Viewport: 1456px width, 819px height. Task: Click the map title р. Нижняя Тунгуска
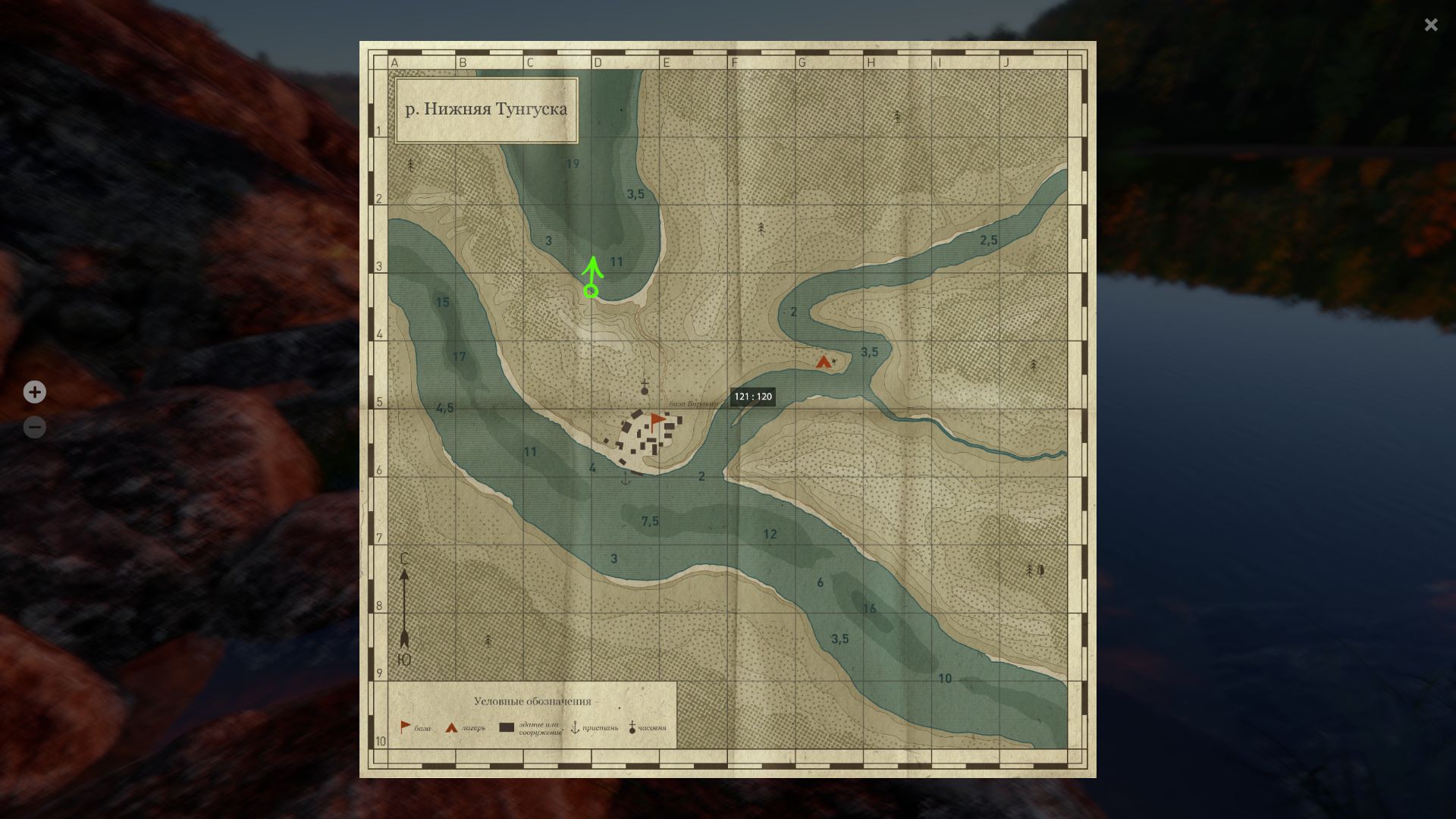pos(485,108)
